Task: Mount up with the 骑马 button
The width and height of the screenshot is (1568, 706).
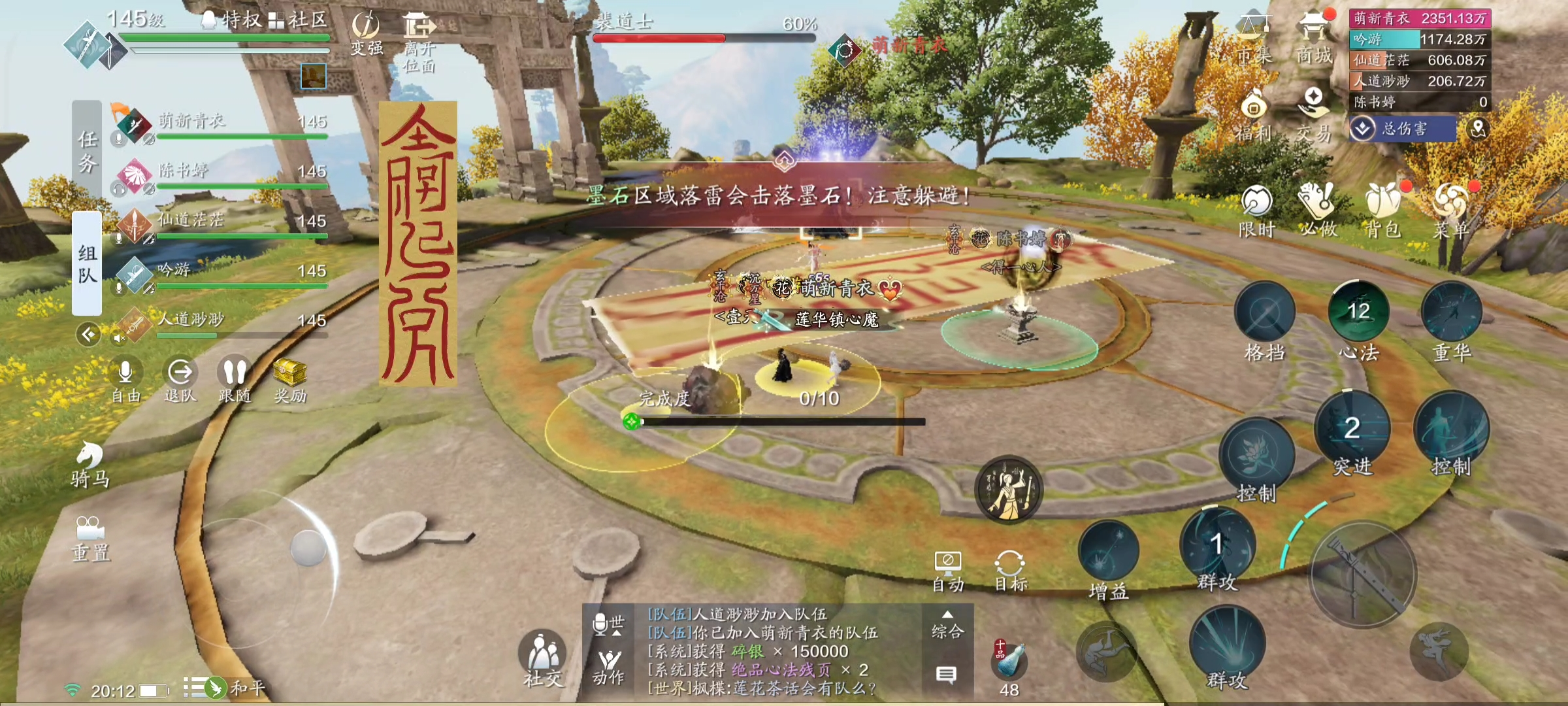Action: coord(90,464)
